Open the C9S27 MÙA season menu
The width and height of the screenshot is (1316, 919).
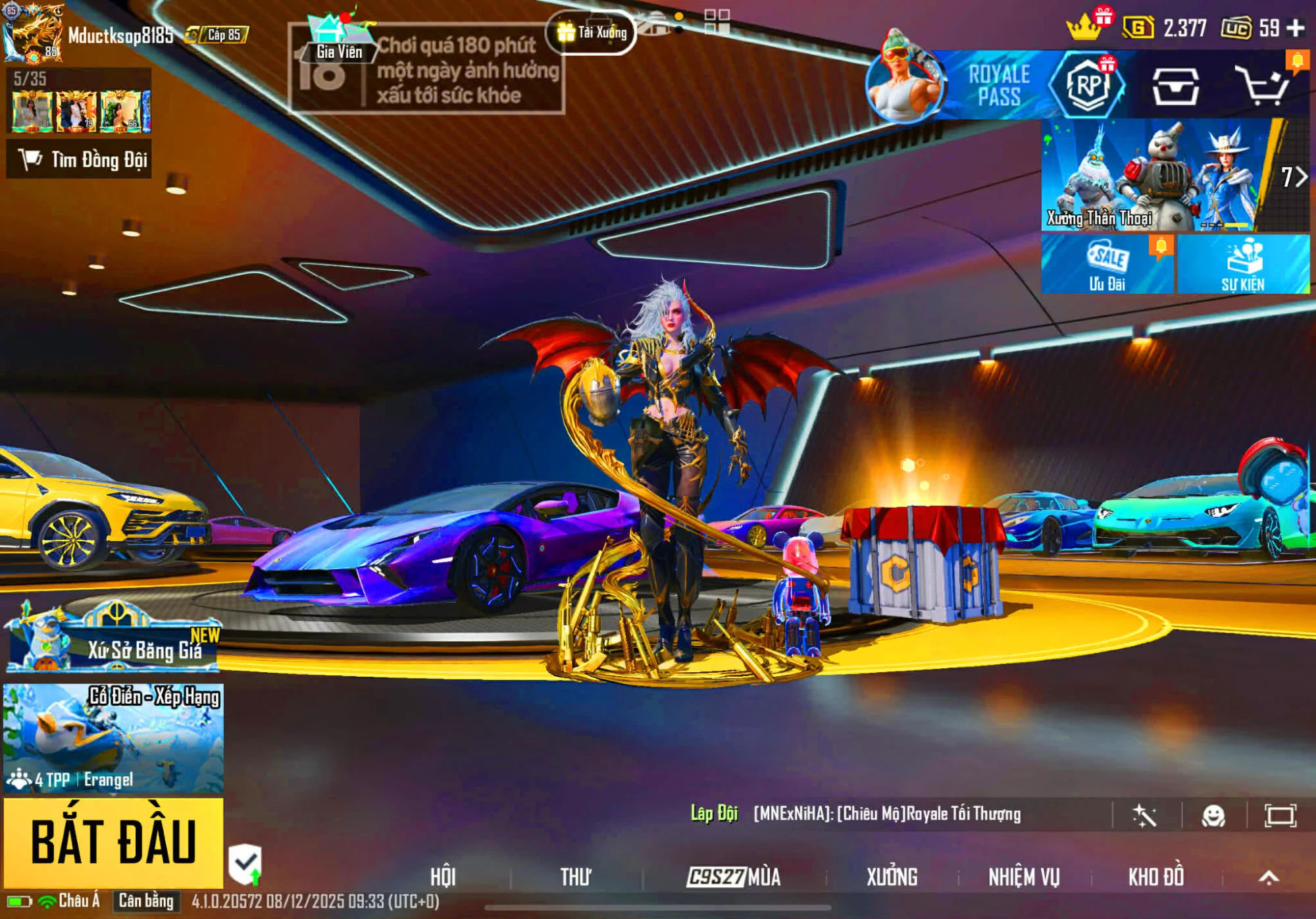pyautogui.click(x=734, y=876)
